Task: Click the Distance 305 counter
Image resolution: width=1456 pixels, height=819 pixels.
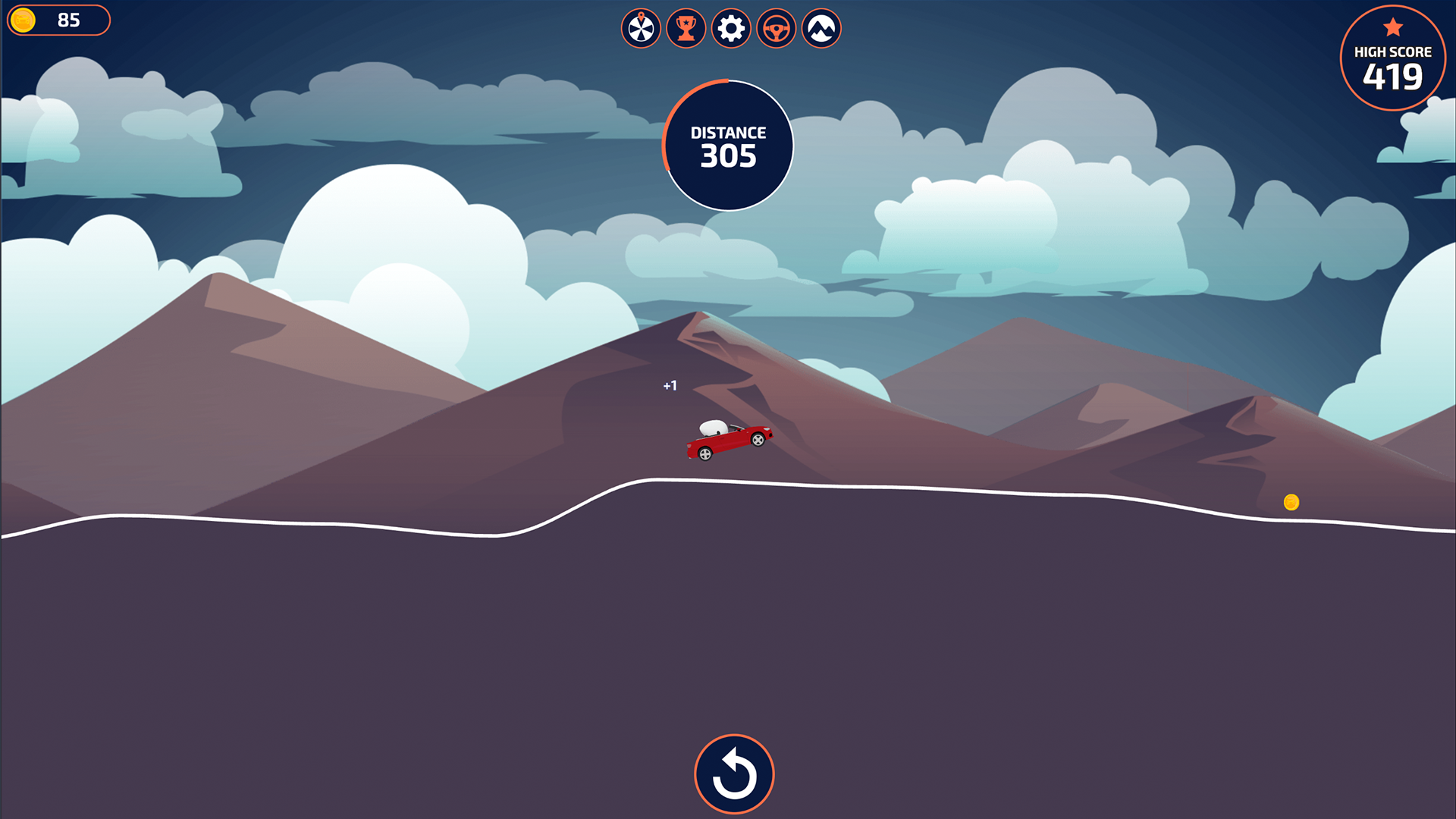Action: 727,144
